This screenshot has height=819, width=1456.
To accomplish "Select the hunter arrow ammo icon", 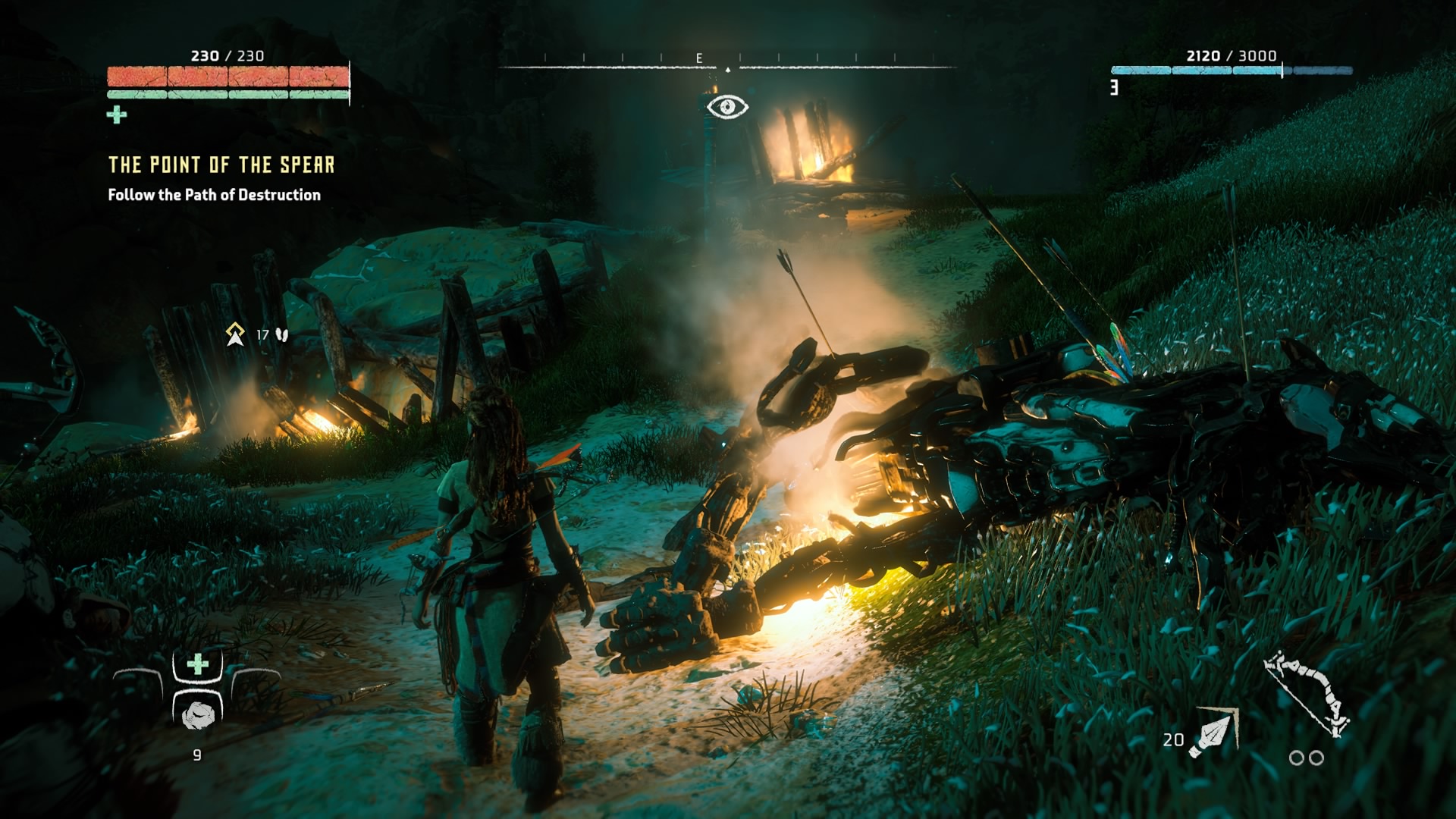I will [1213, 733].
